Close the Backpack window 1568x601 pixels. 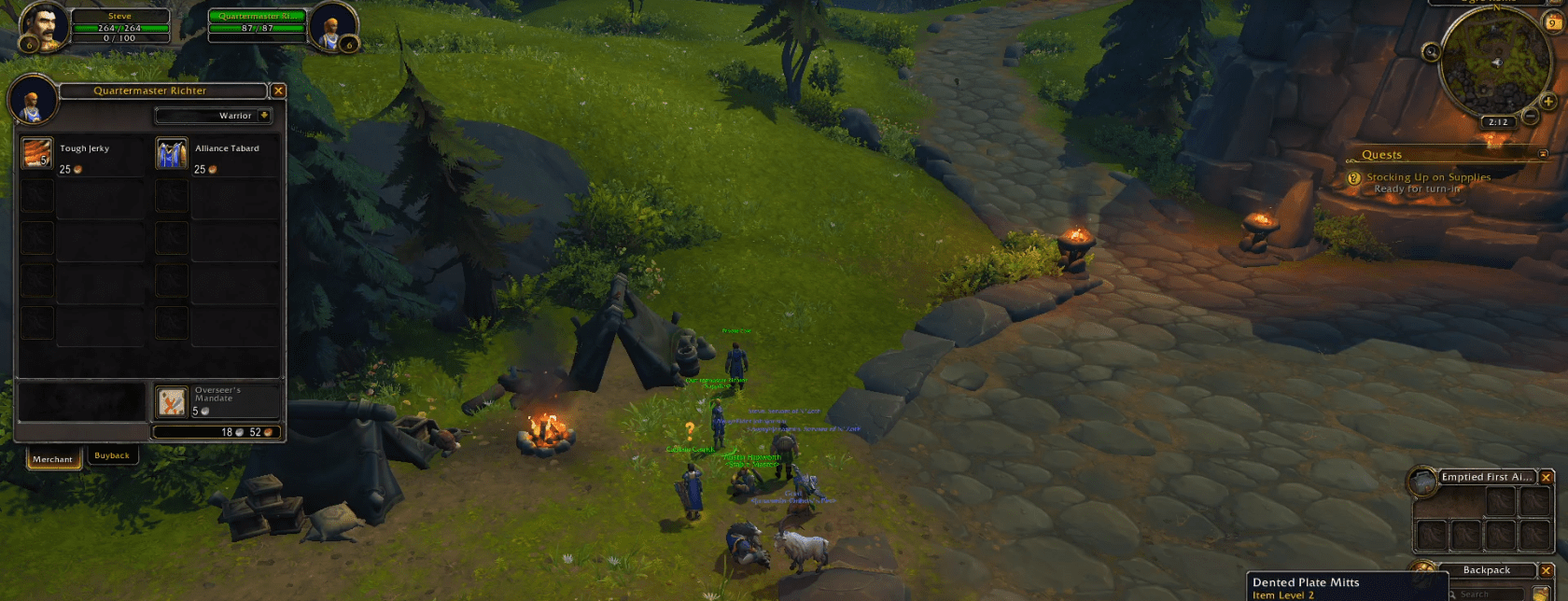click(x=1547, y=570)
